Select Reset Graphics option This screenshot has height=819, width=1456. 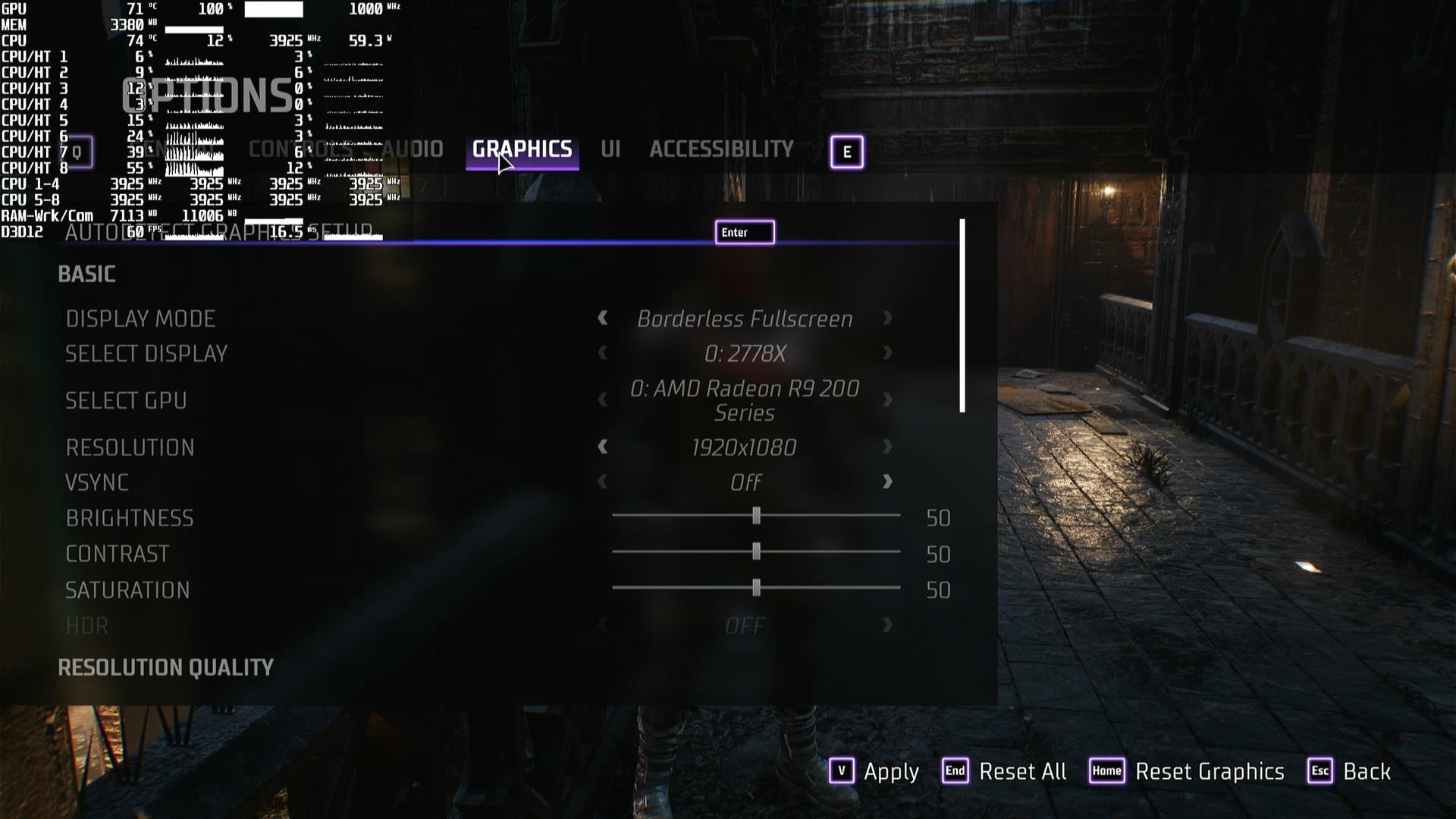pyautogui.click(x=1188, y=771)
